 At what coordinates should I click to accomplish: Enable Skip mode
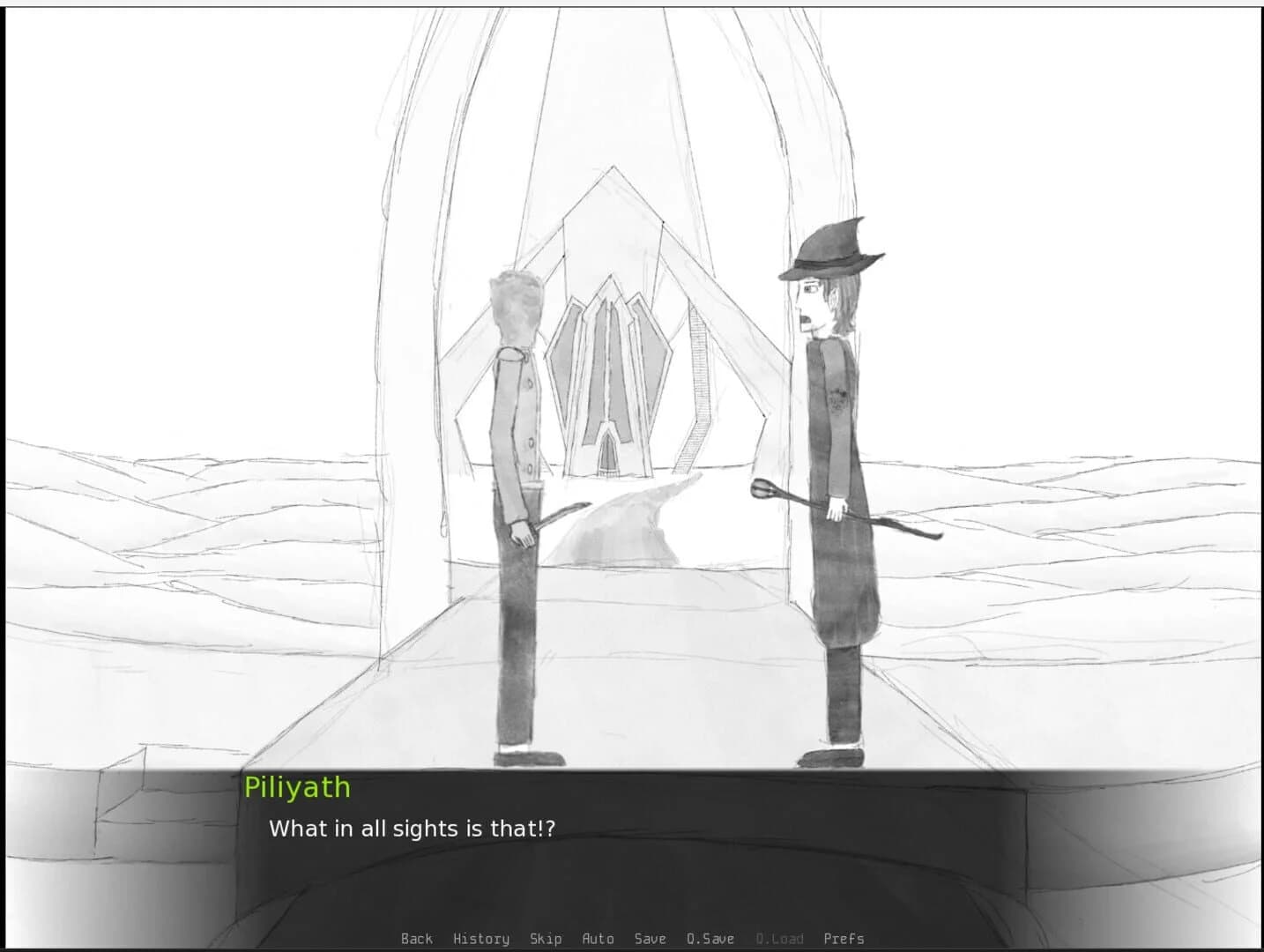tap(546, 938)
